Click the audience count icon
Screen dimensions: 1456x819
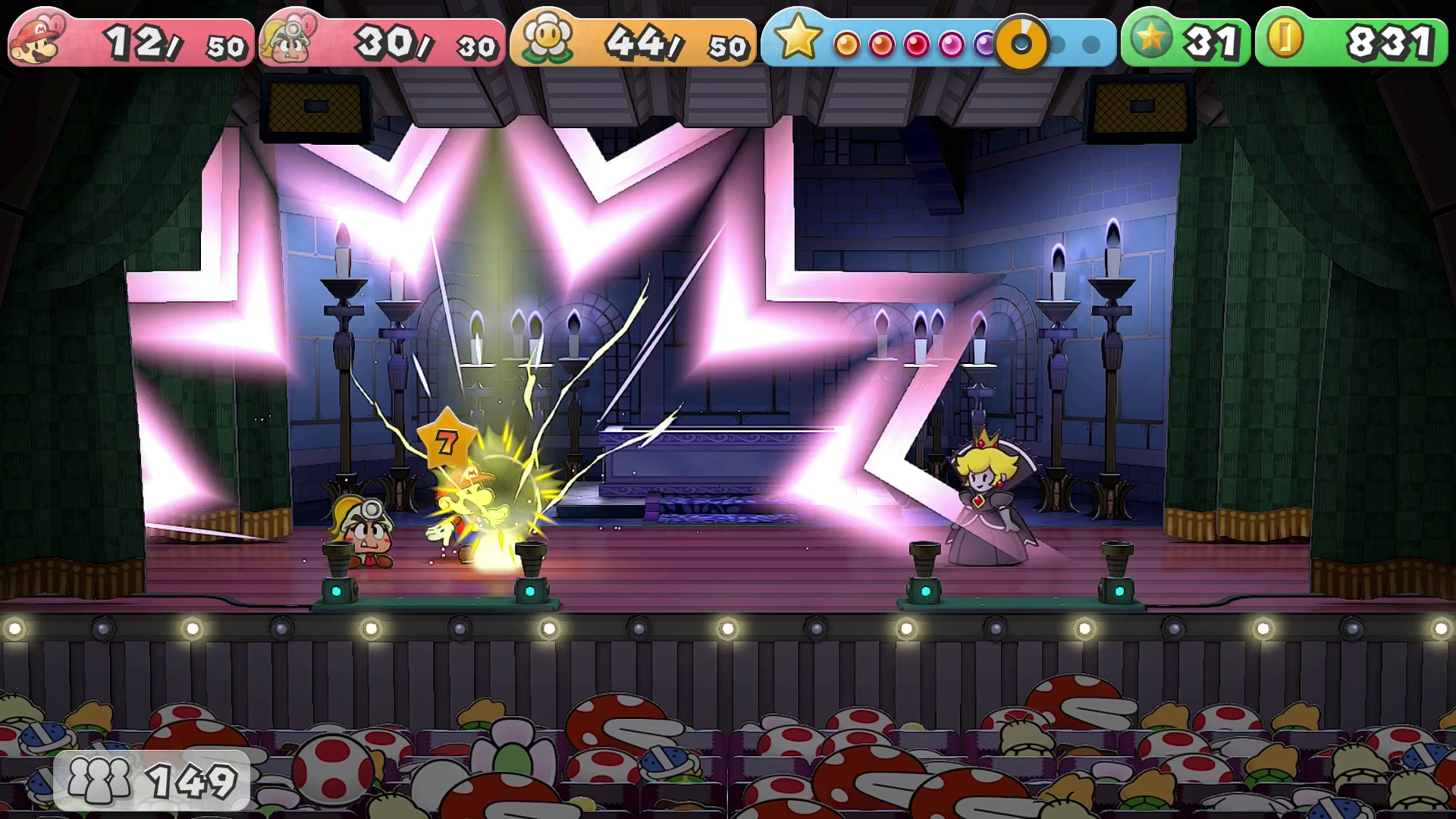pyautogui.click(x=99, y=780)
